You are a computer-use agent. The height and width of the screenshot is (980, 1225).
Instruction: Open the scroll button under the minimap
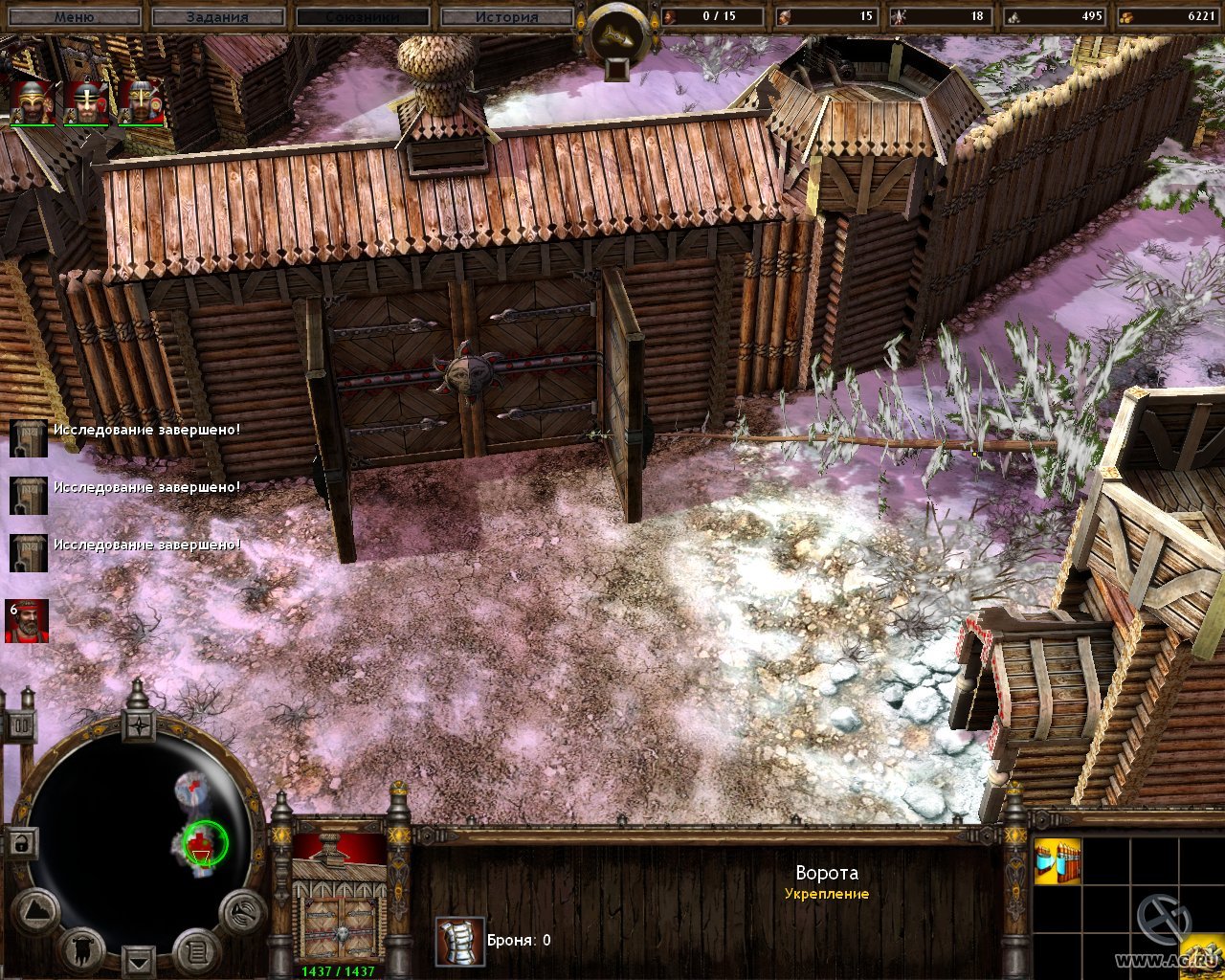197,950
